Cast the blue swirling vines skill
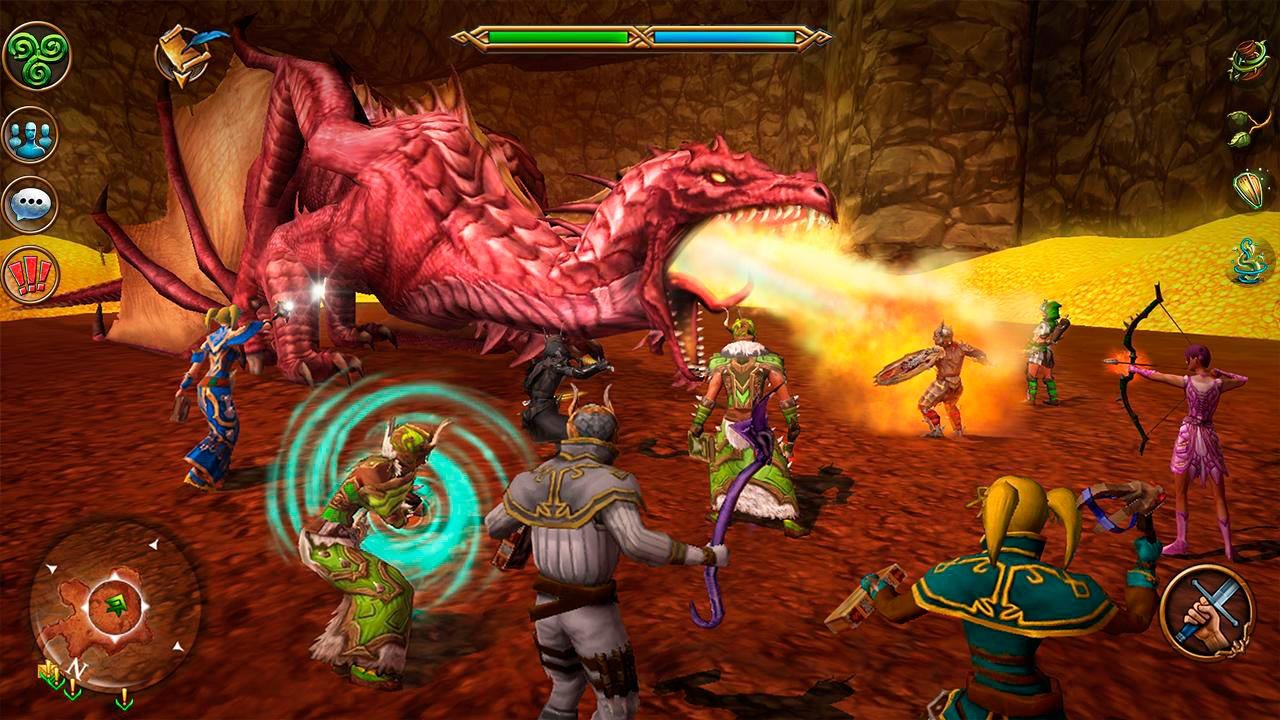The height and width of the screenshot is (720, 1280). [x=1250, y=262]
